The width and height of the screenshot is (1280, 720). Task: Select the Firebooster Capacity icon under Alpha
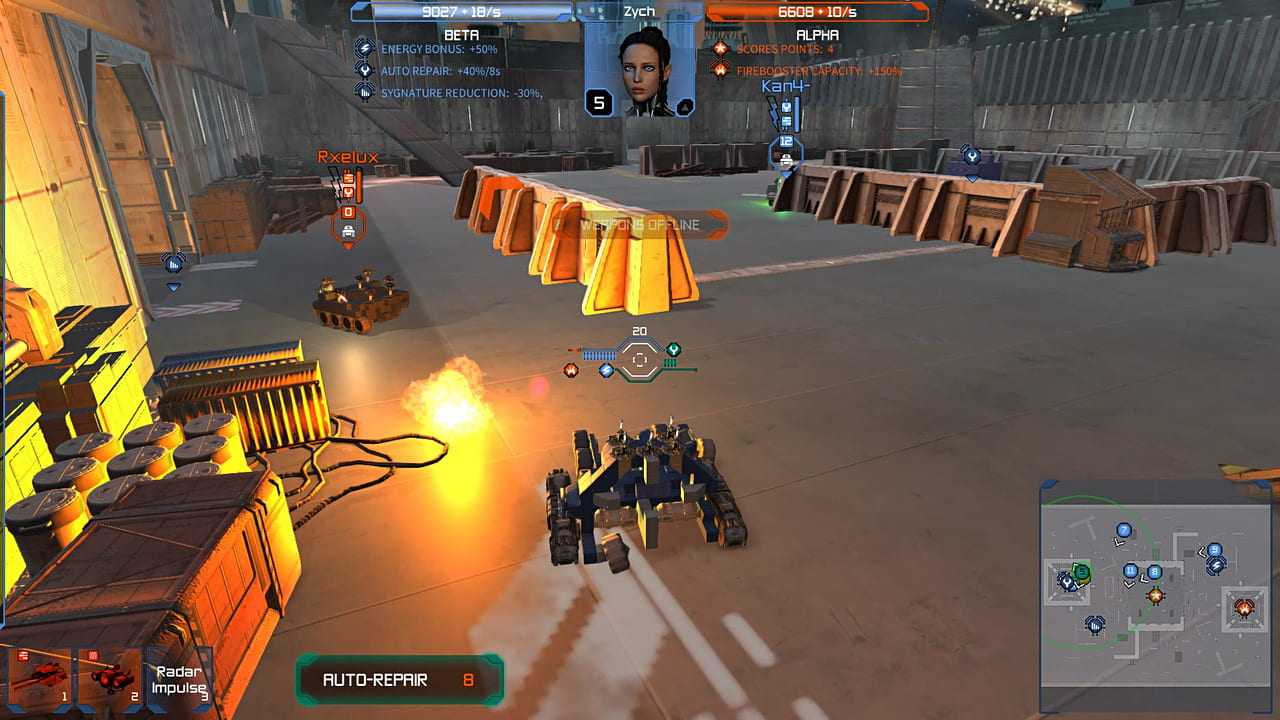coord(718,70)
